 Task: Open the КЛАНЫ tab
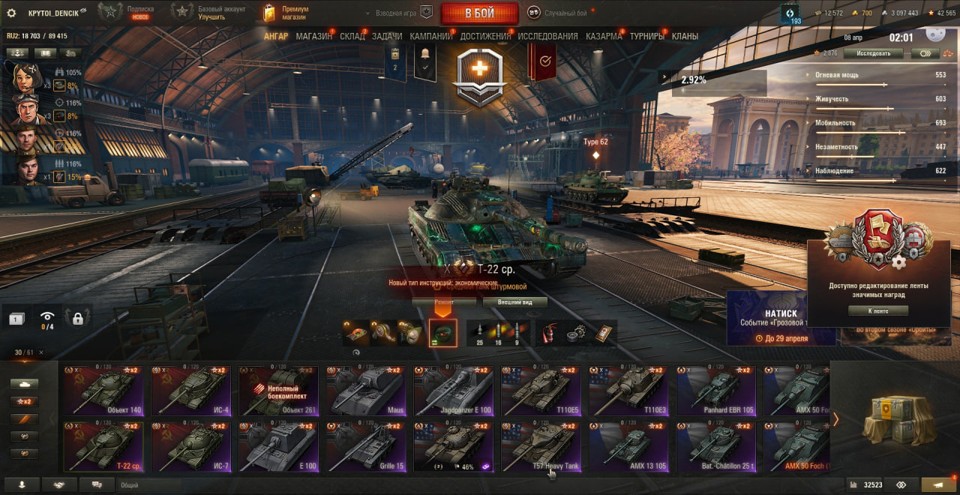coord(685,37)
